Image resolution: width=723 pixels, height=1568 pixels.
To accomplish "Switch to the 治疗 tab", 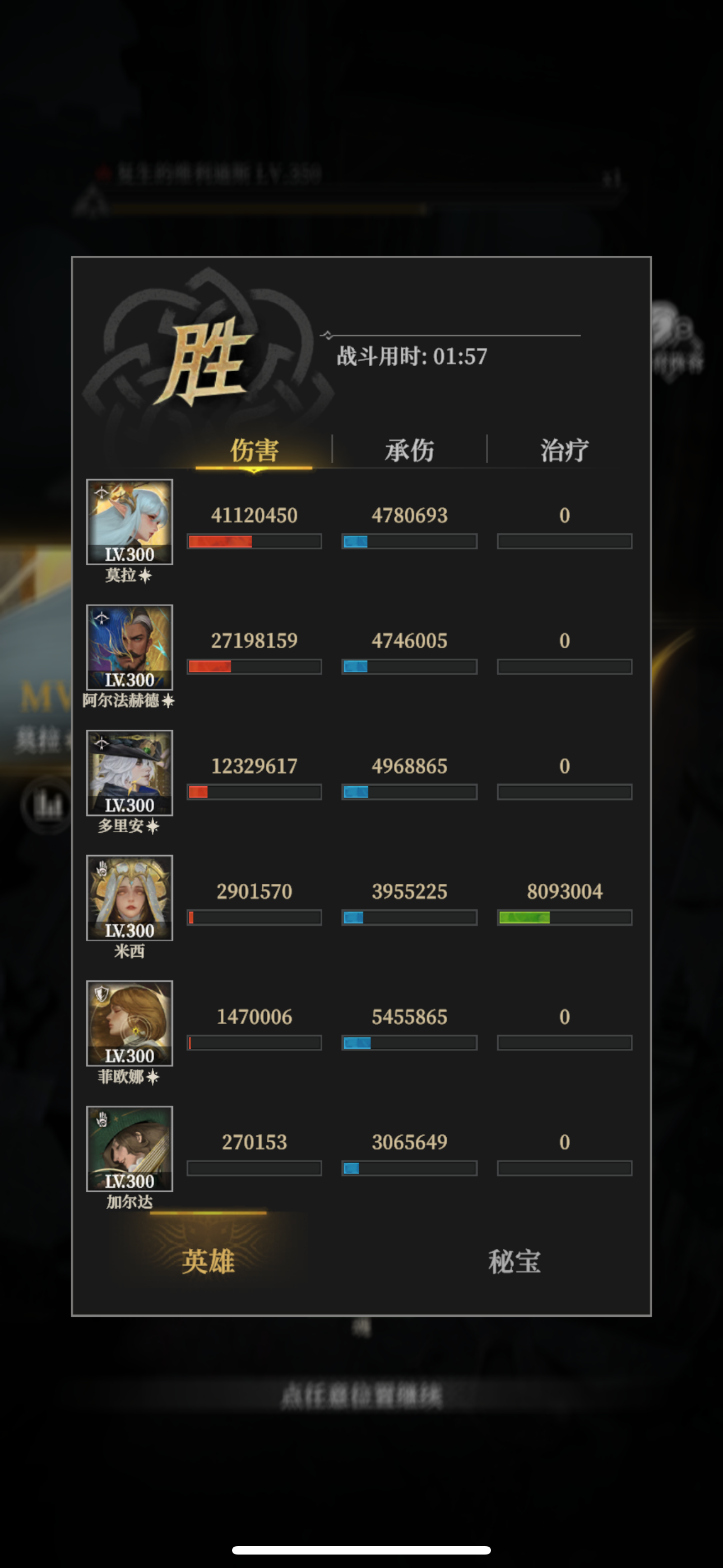I will (x=565, y=449).
